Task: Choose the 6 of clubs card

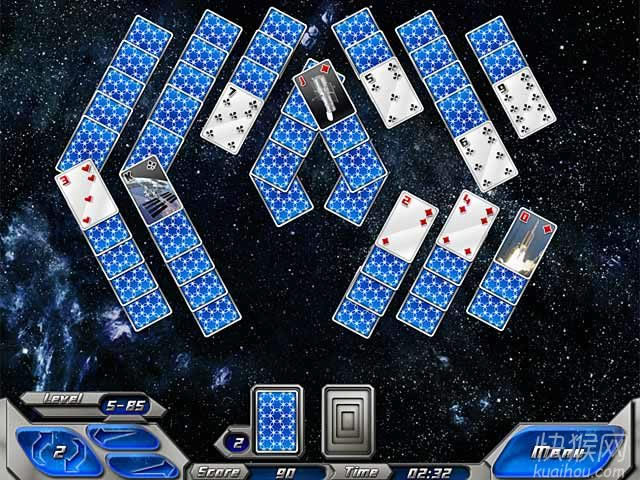Action: coord(482,156)
